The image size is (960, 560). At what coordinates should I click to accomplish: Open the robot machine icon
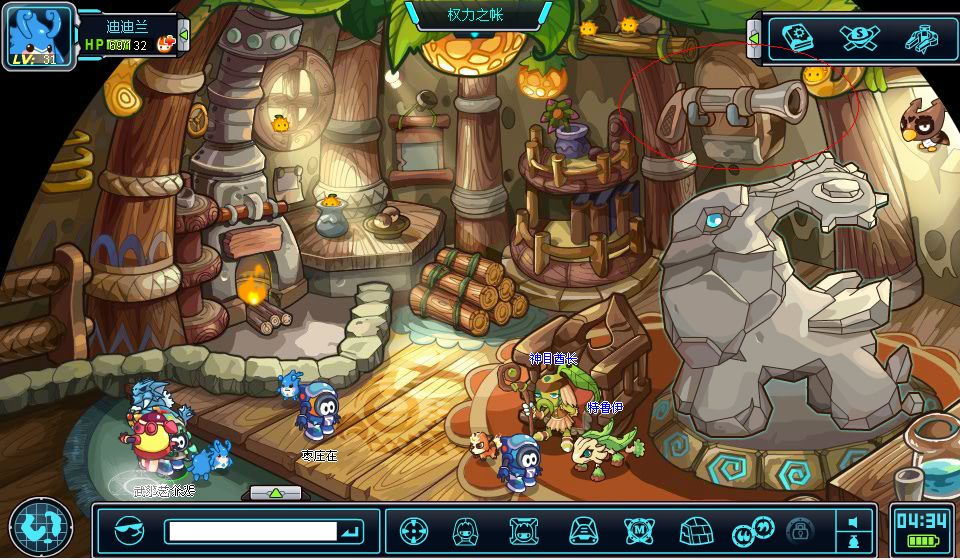921,38
